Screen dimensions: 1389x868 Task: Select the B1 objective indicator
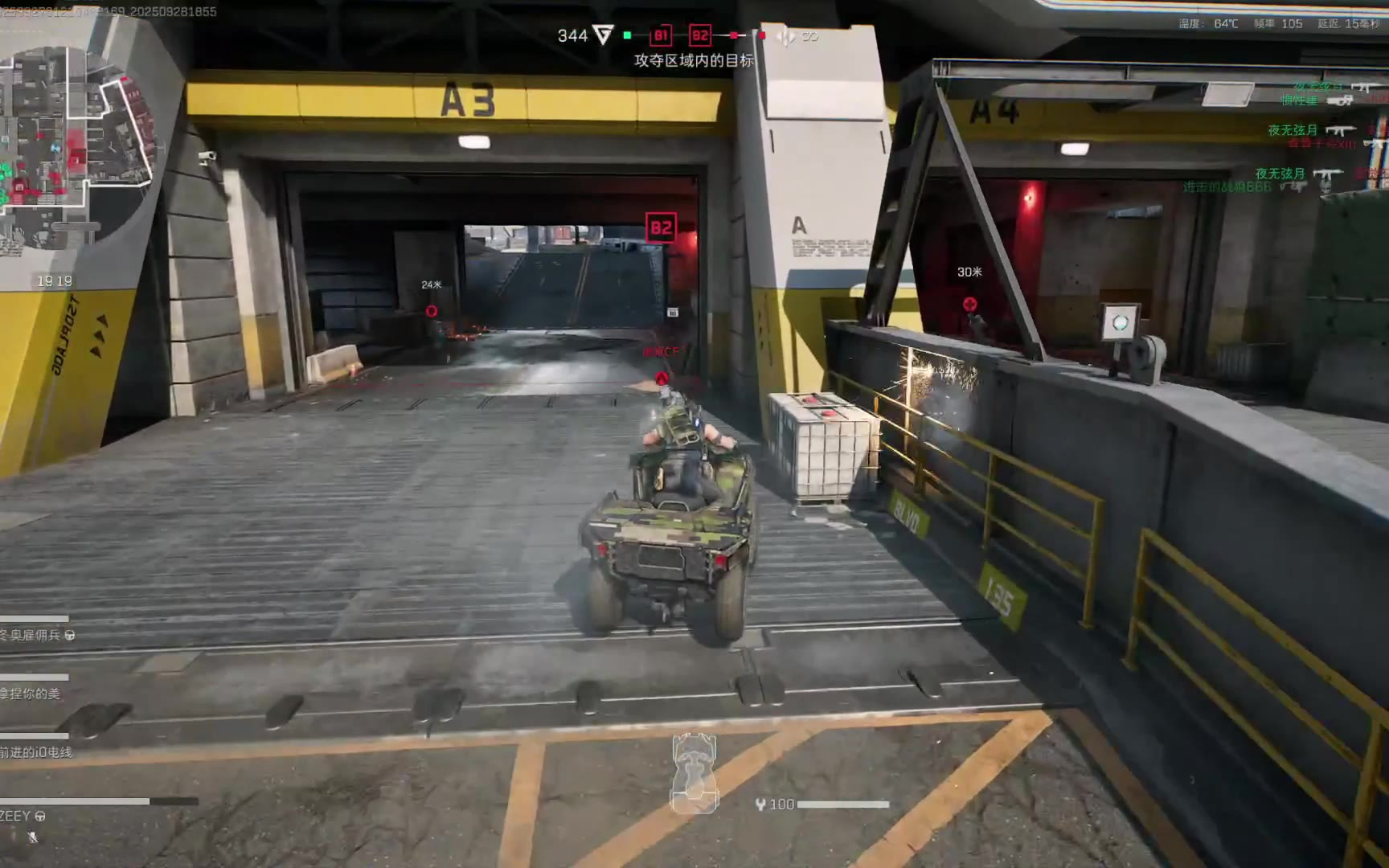pos(661,35)
